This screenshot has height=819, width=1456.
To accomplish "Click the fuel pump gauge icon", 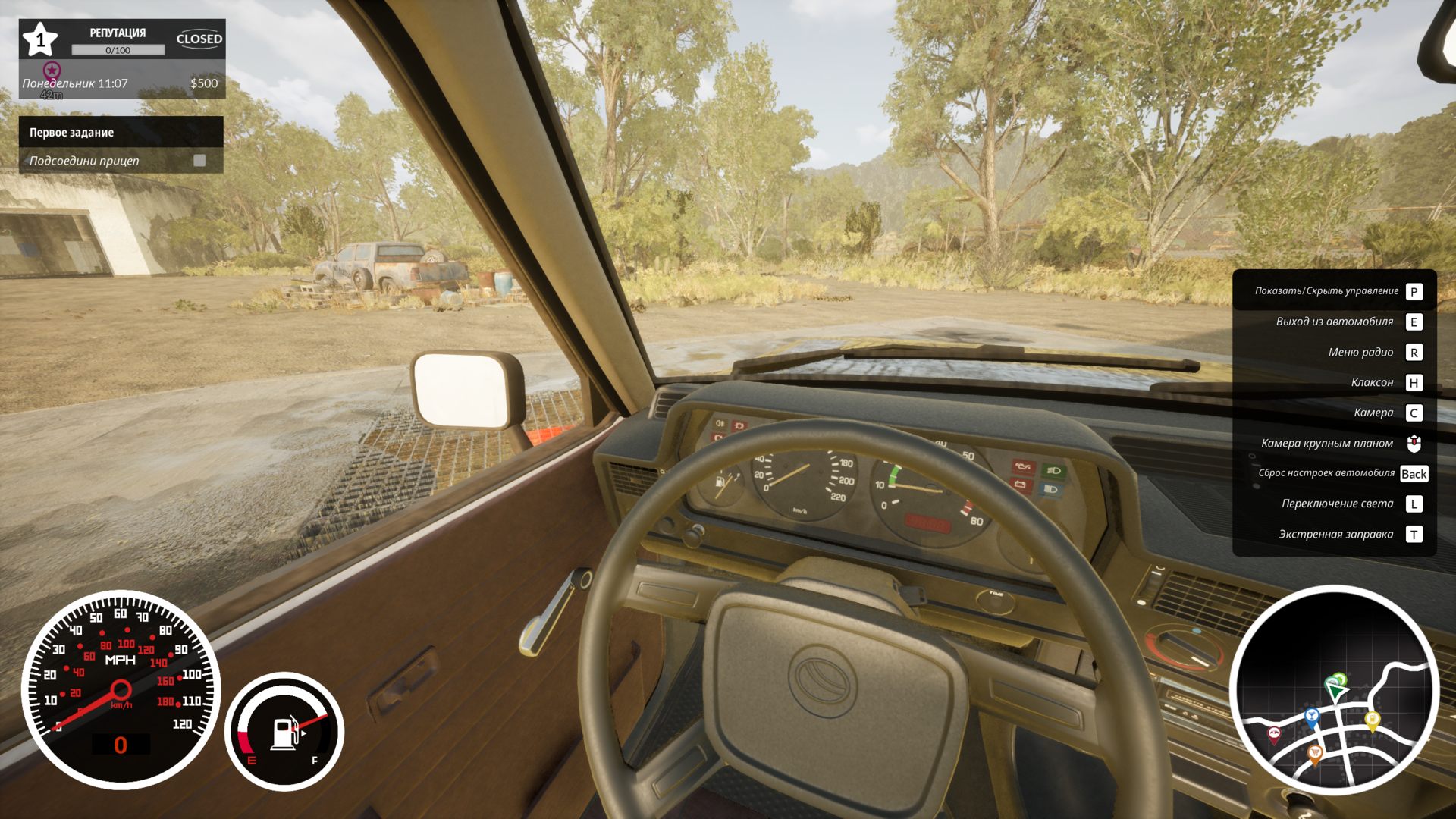I will [x=284, y=733].
